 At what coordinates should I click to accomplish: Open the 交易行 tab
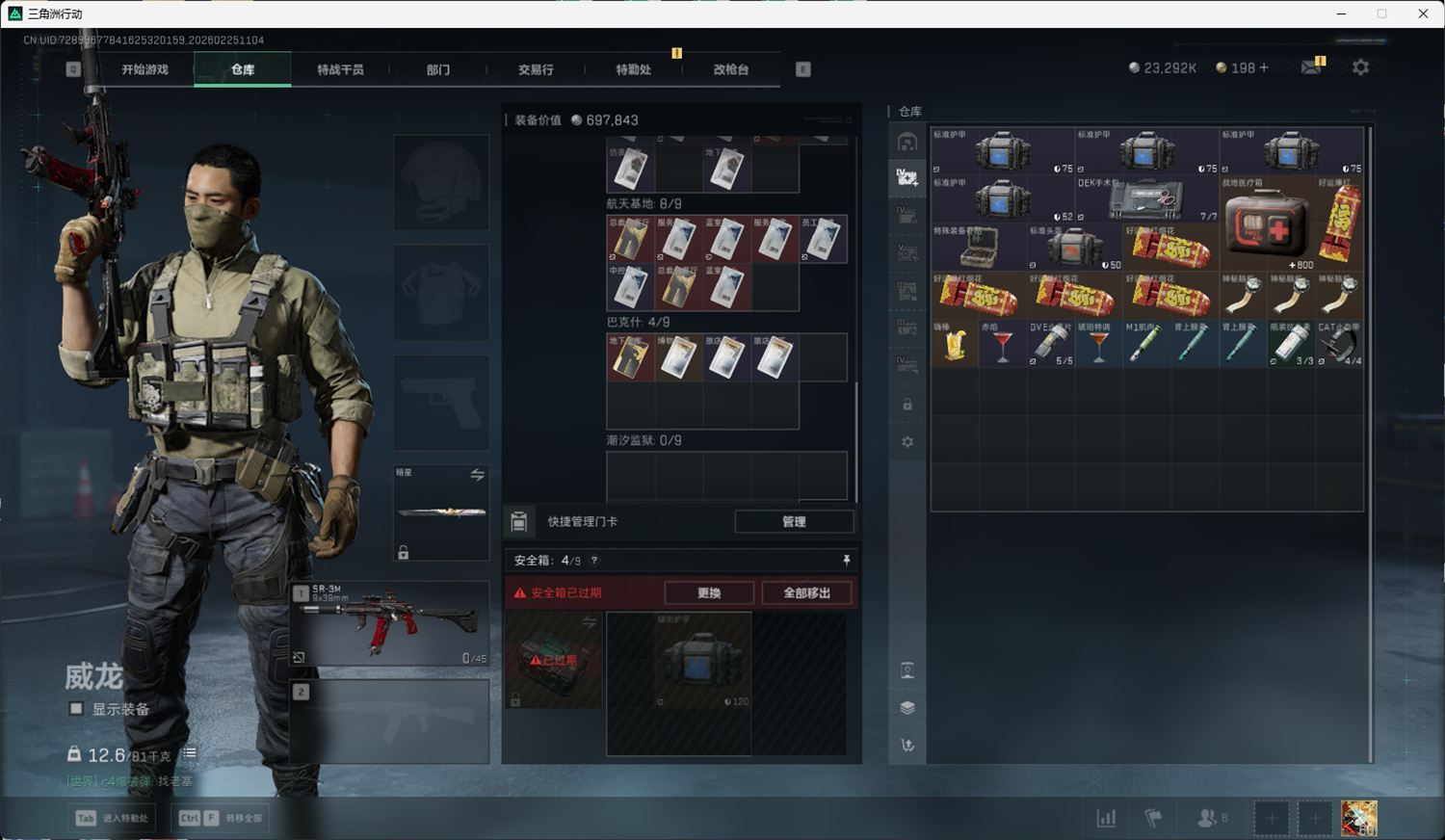536,69
